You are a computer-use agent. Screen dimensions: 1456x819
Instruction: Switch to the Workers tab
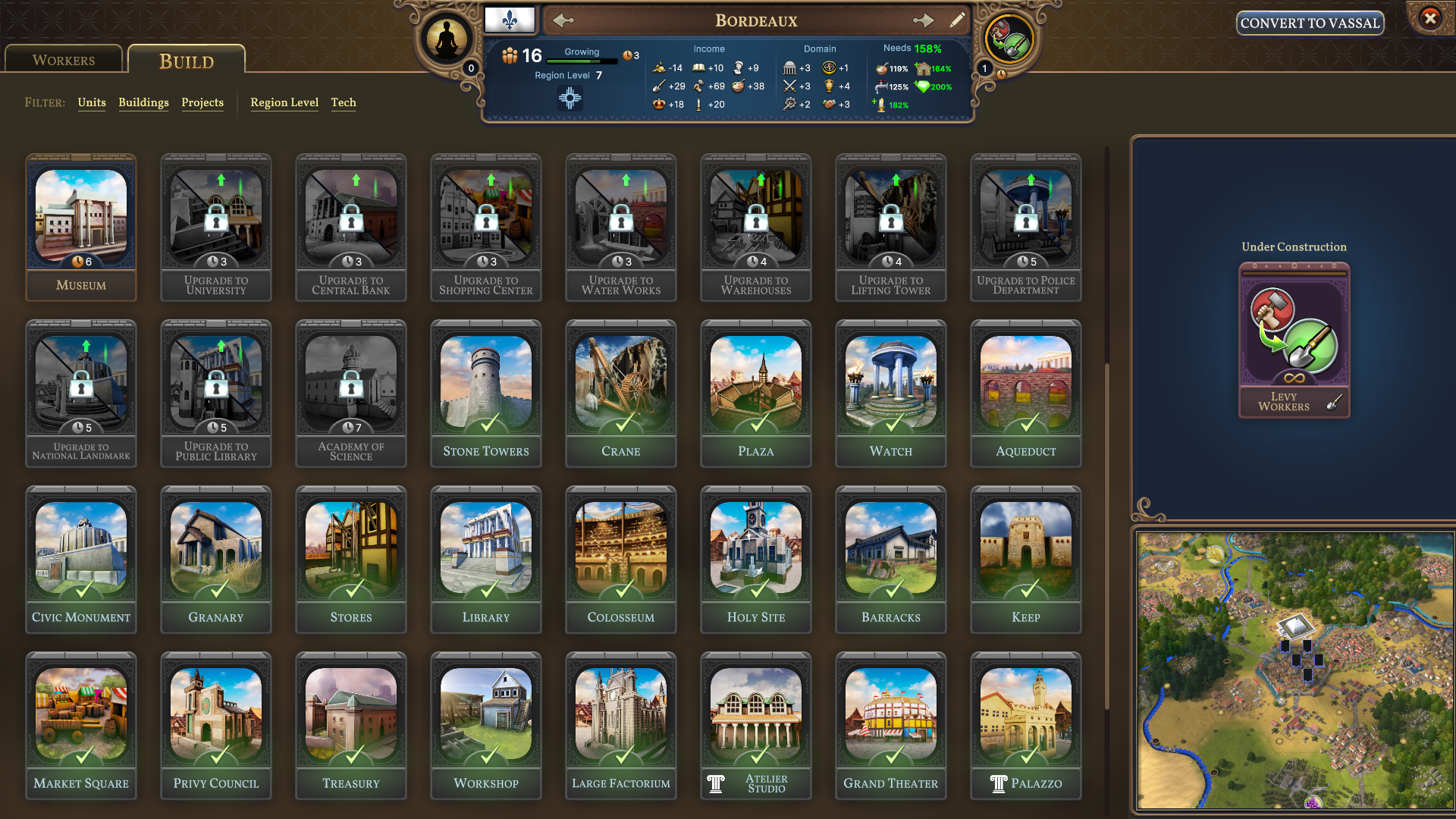point(63,58)
